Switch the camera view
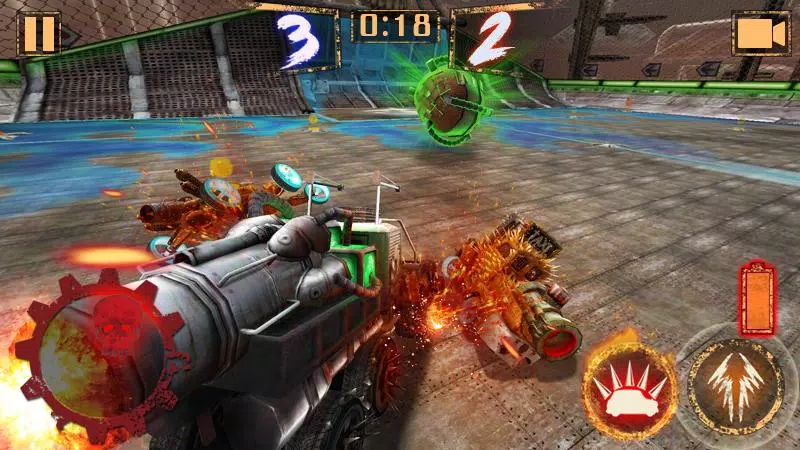This screenshot has width=800, height=450. pyautogui.click(x=761, y=34)
